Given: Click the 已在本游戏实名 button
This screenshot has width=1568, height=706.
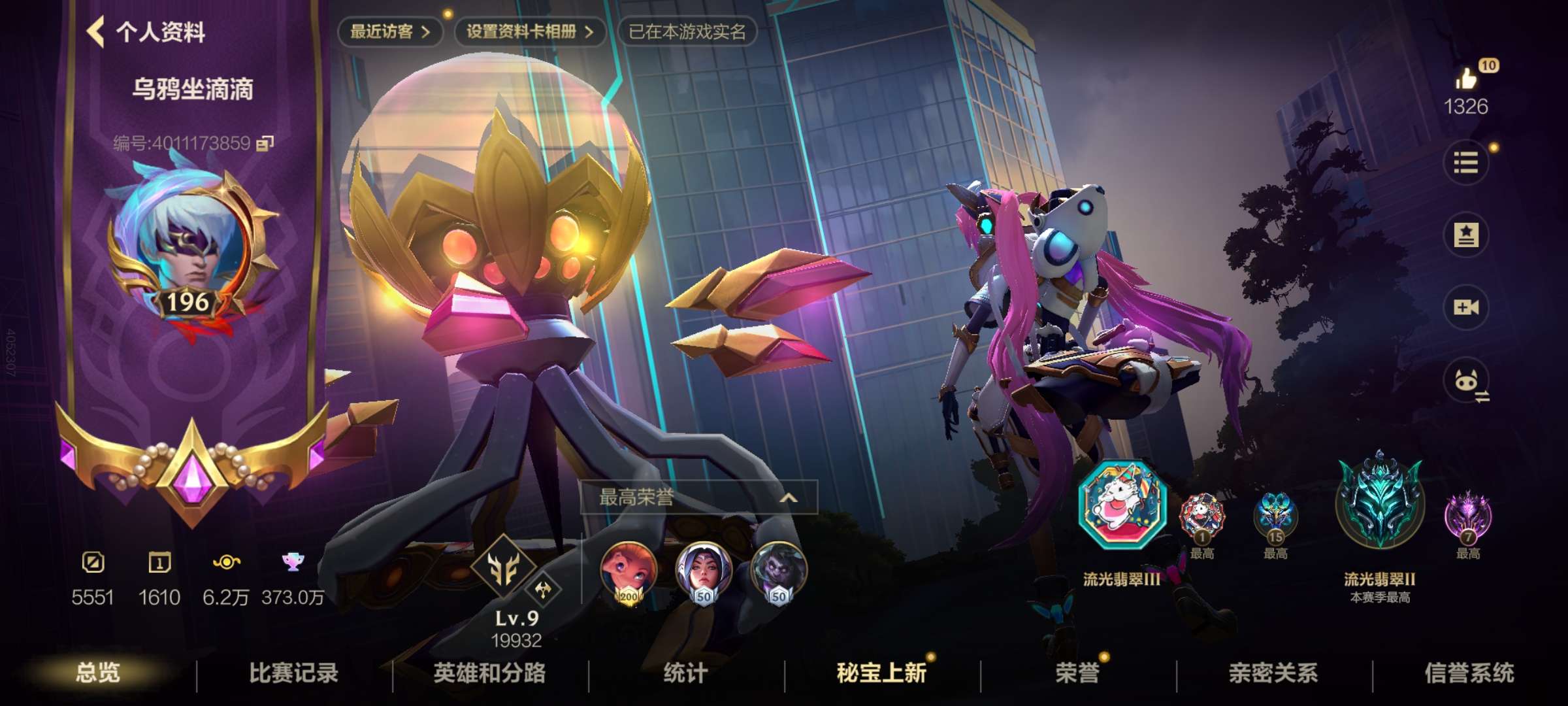Looking at the screenshot, I should tap(687, 29).
